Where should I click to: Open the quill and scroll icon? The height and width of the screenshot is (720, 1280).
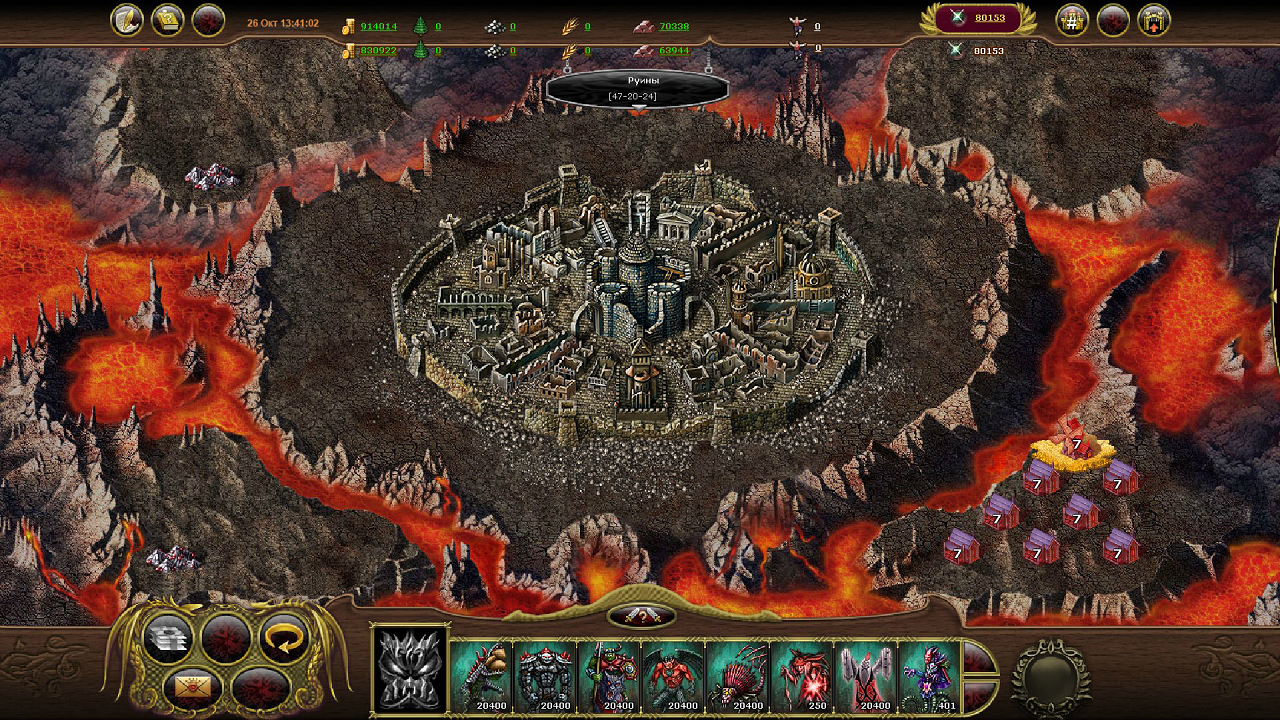pyautogui.click(x=127, y=20)
